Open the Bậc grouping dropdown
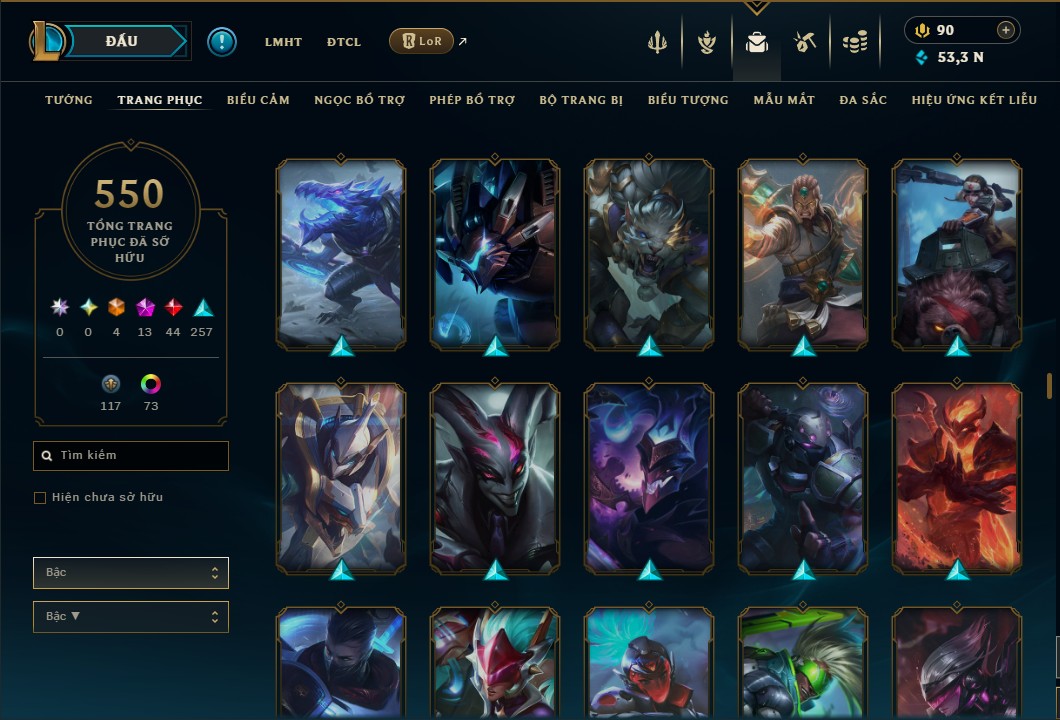 click(131, 573)
